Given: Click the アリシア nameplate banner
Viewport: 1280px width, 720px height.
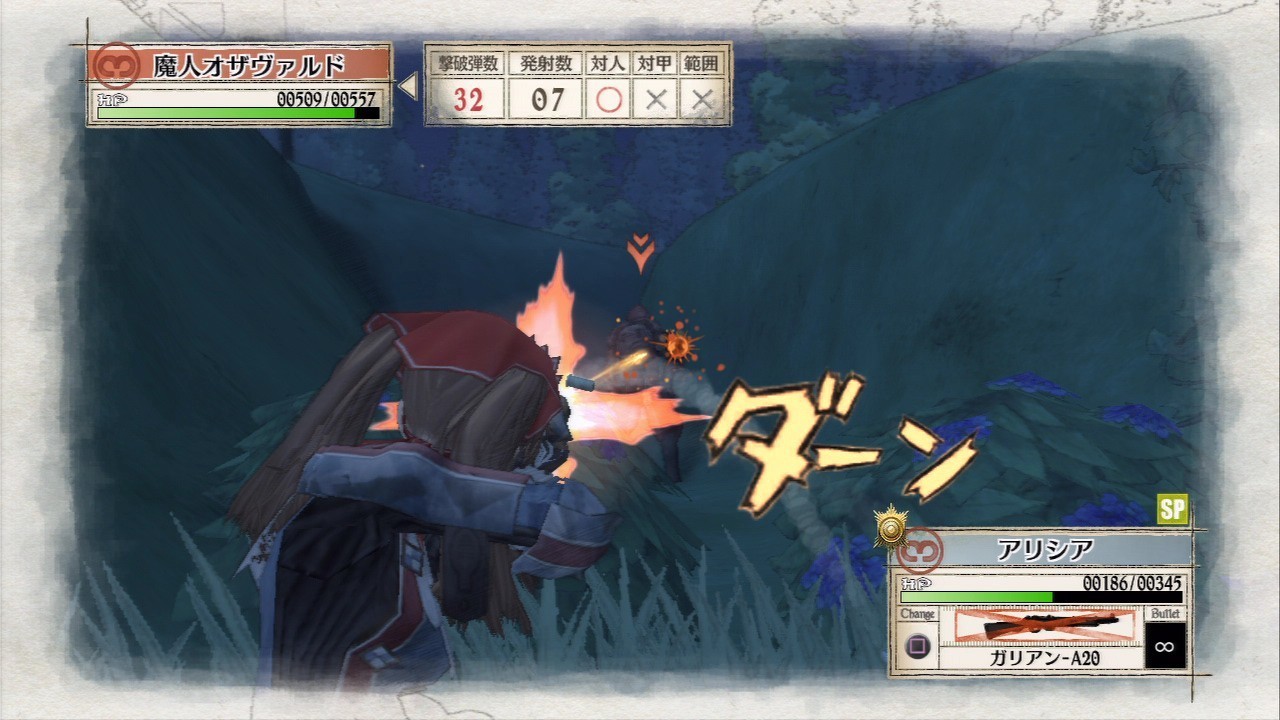Looking at the screenshot, I should (1050, 548).
